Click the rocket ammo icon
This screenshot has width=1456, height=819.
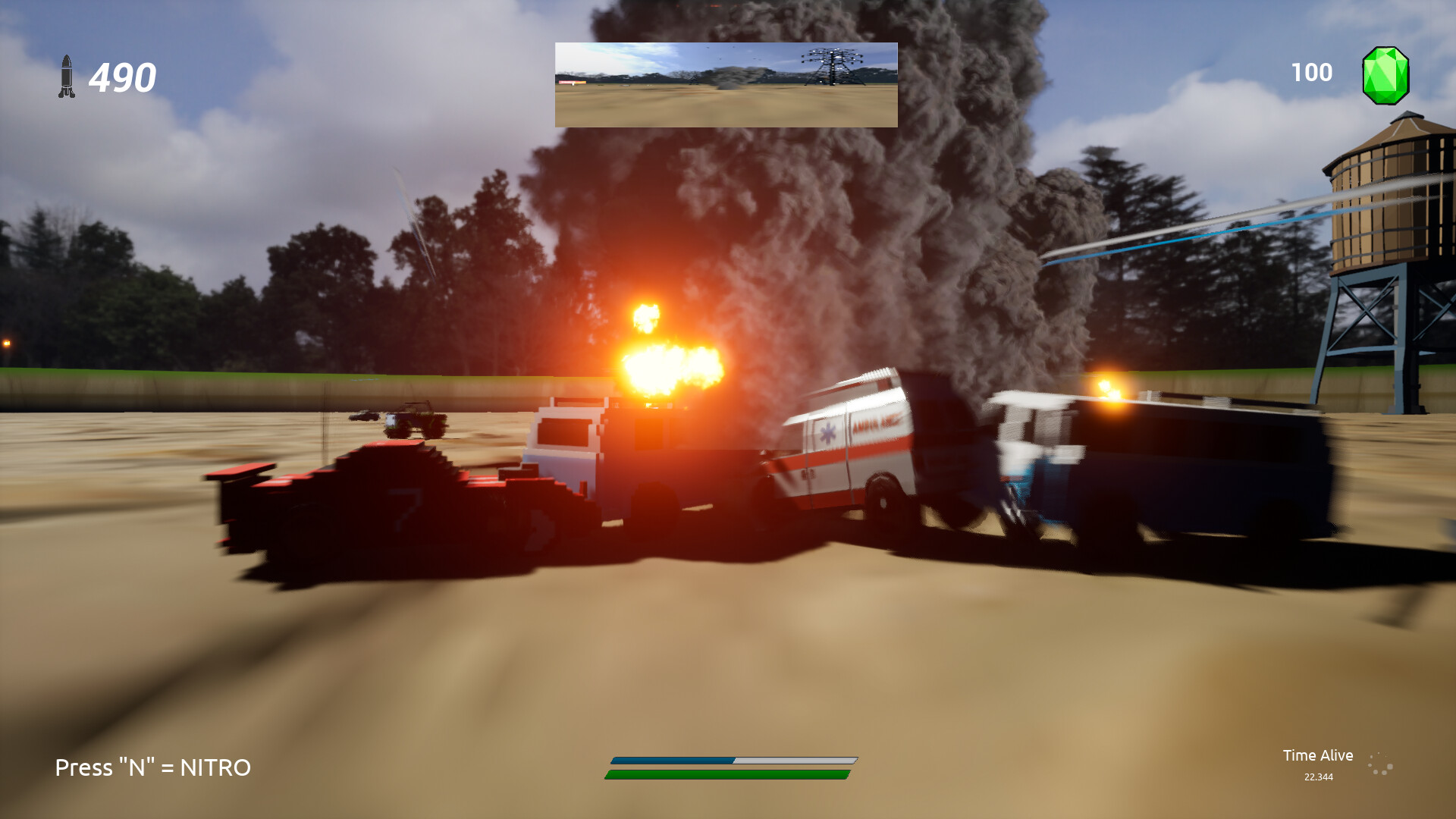67,76
